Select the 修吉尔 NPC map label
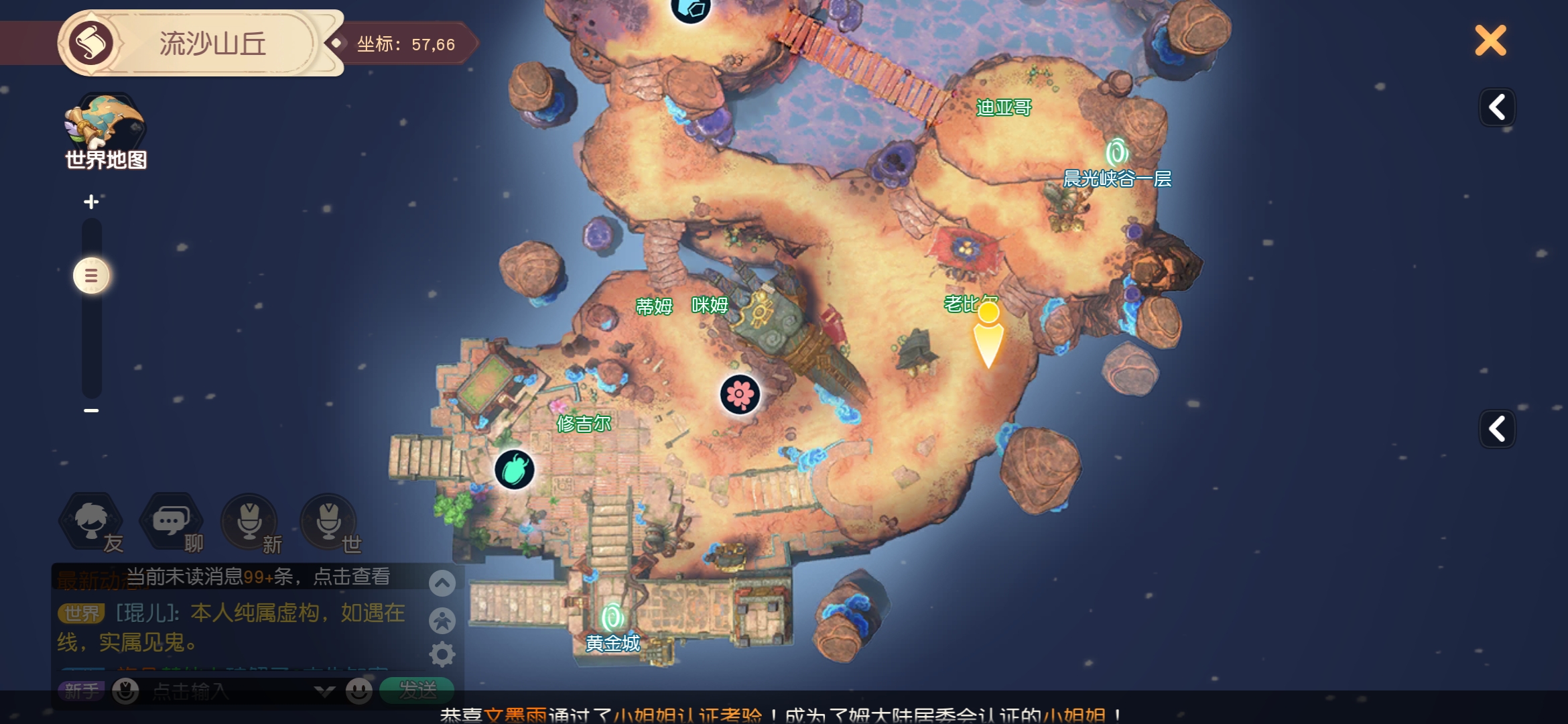1568x724 pixels. 584,424
